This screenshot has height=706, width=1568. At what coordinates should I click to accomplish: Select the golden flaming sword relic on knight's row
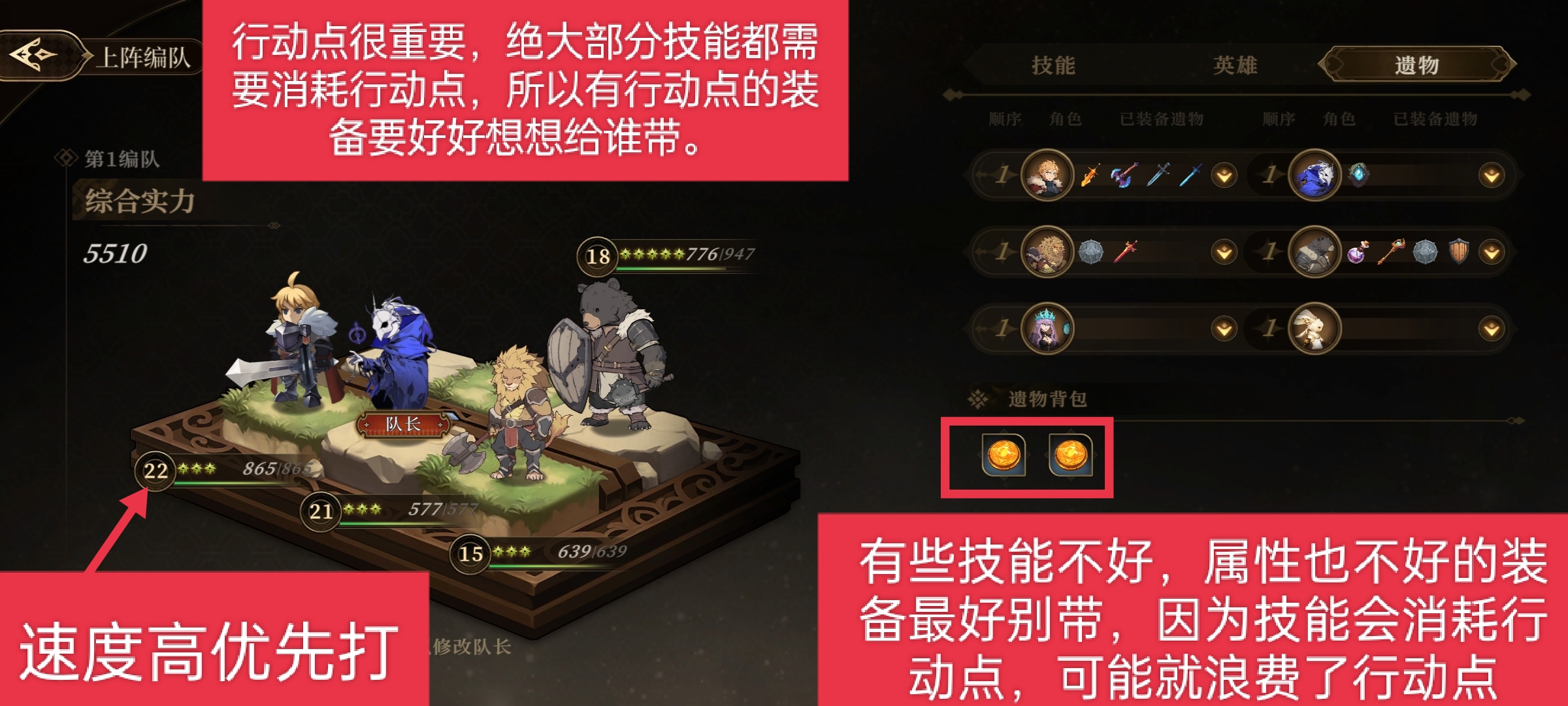1090,174
